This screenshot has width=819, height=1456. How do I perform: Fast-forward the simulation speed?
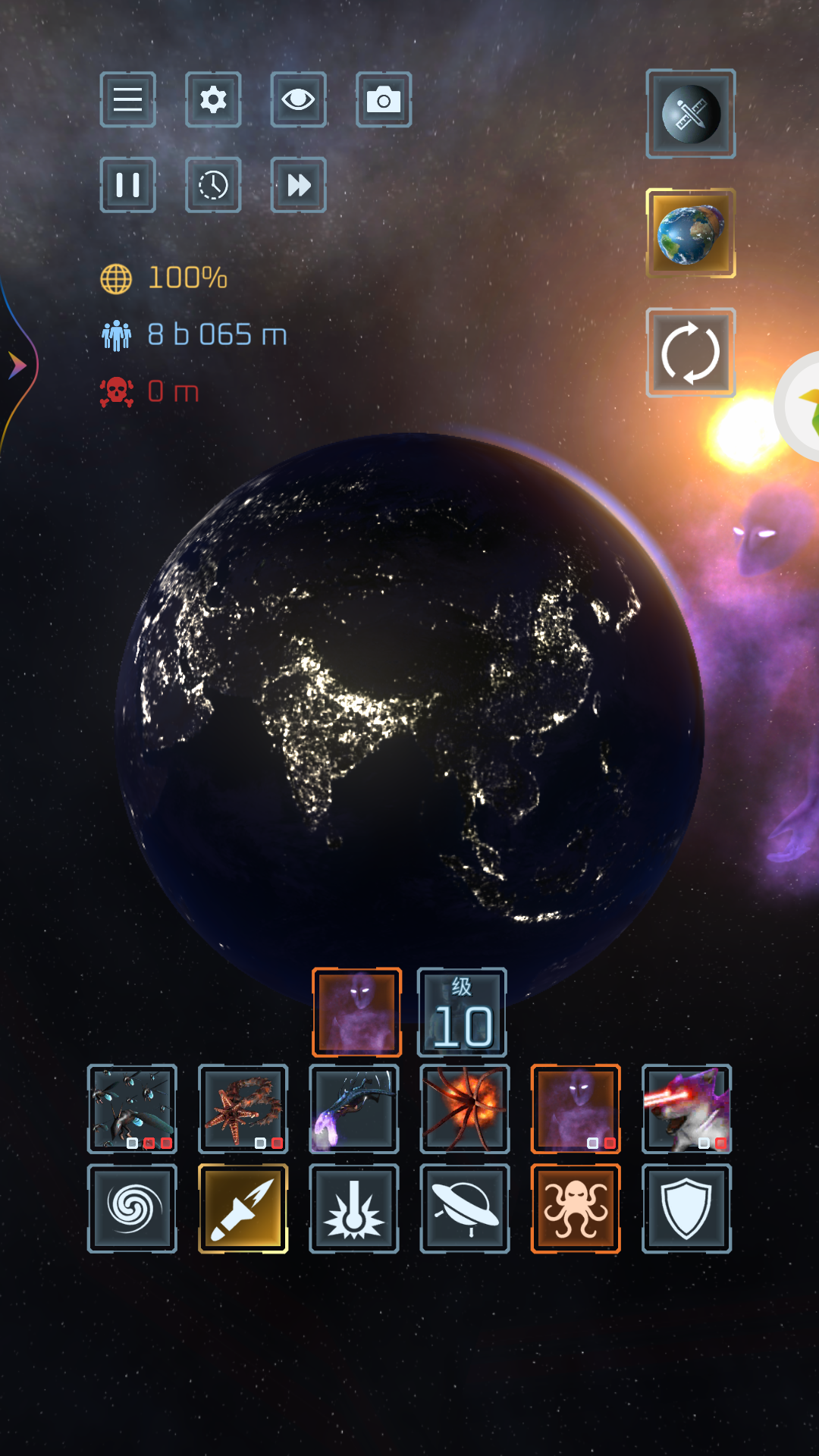point(298,184)
